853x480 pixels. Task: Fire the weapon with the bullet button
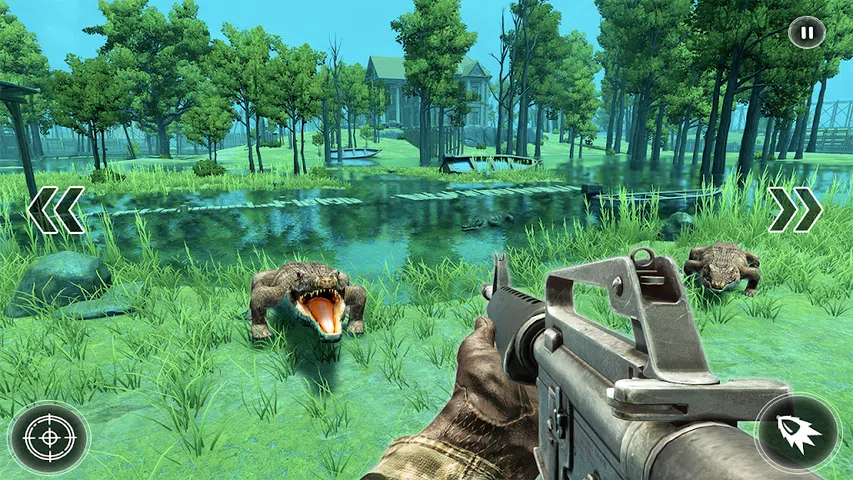tap(797, 432)
